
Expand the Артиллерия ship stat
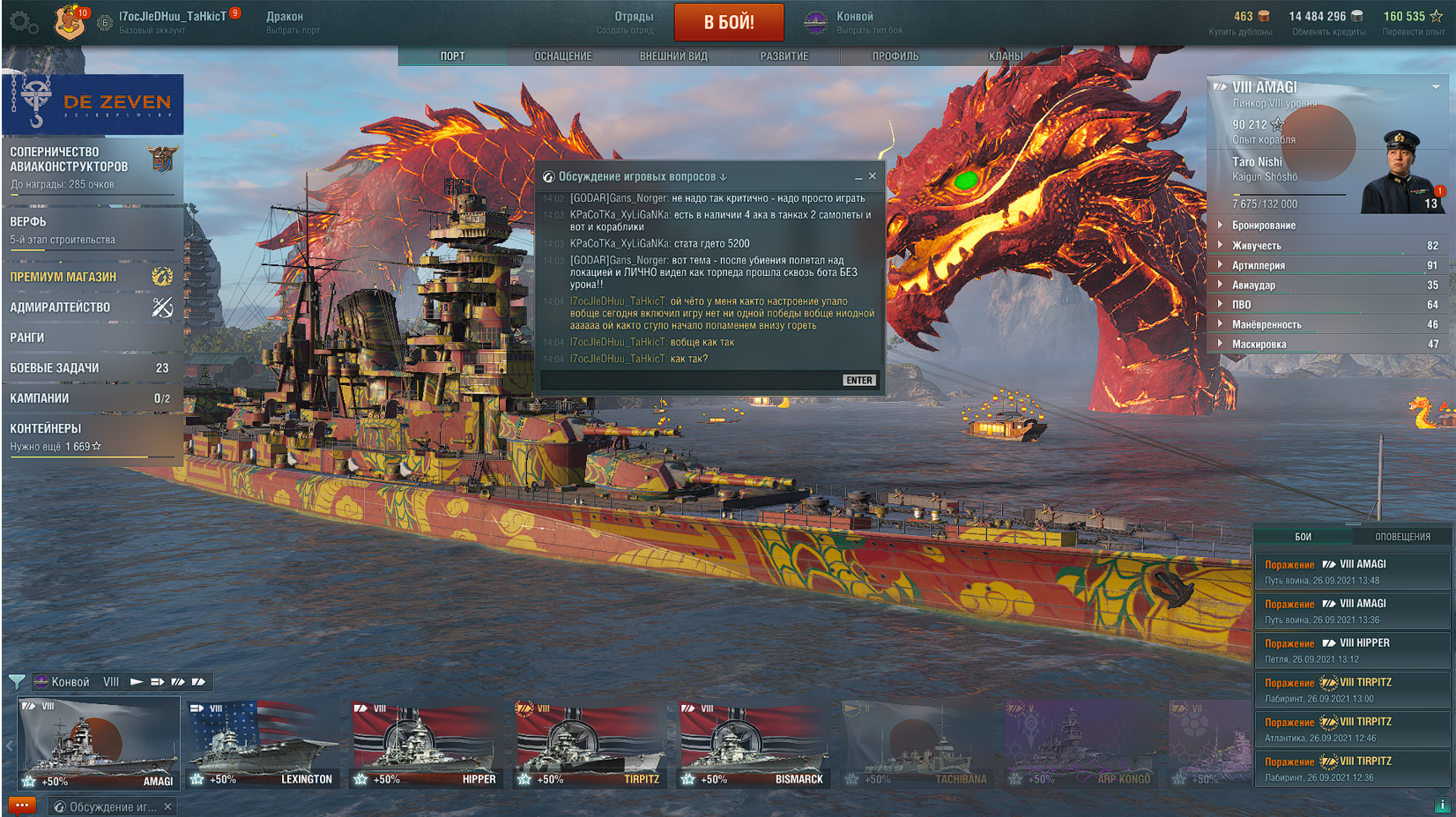pyautogui.click(x=1258, y=265)
